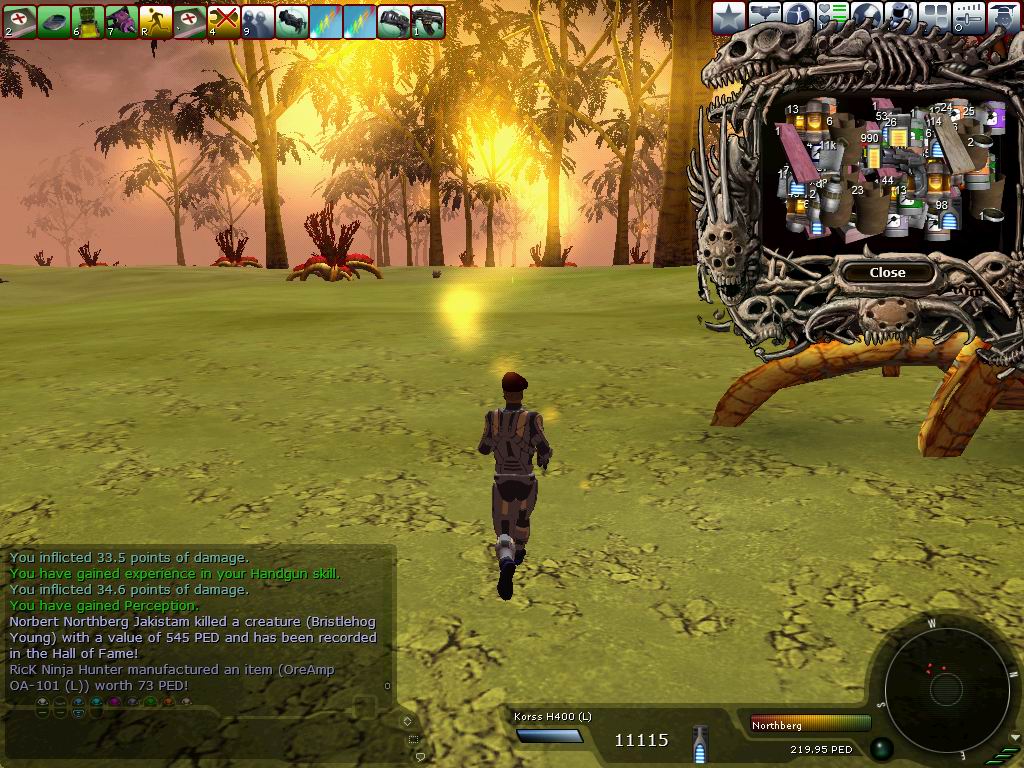Click the first-aid kit hotbar slot numbered 2
The width and height of the screenshot is (1024, 768).
(20, 21)
